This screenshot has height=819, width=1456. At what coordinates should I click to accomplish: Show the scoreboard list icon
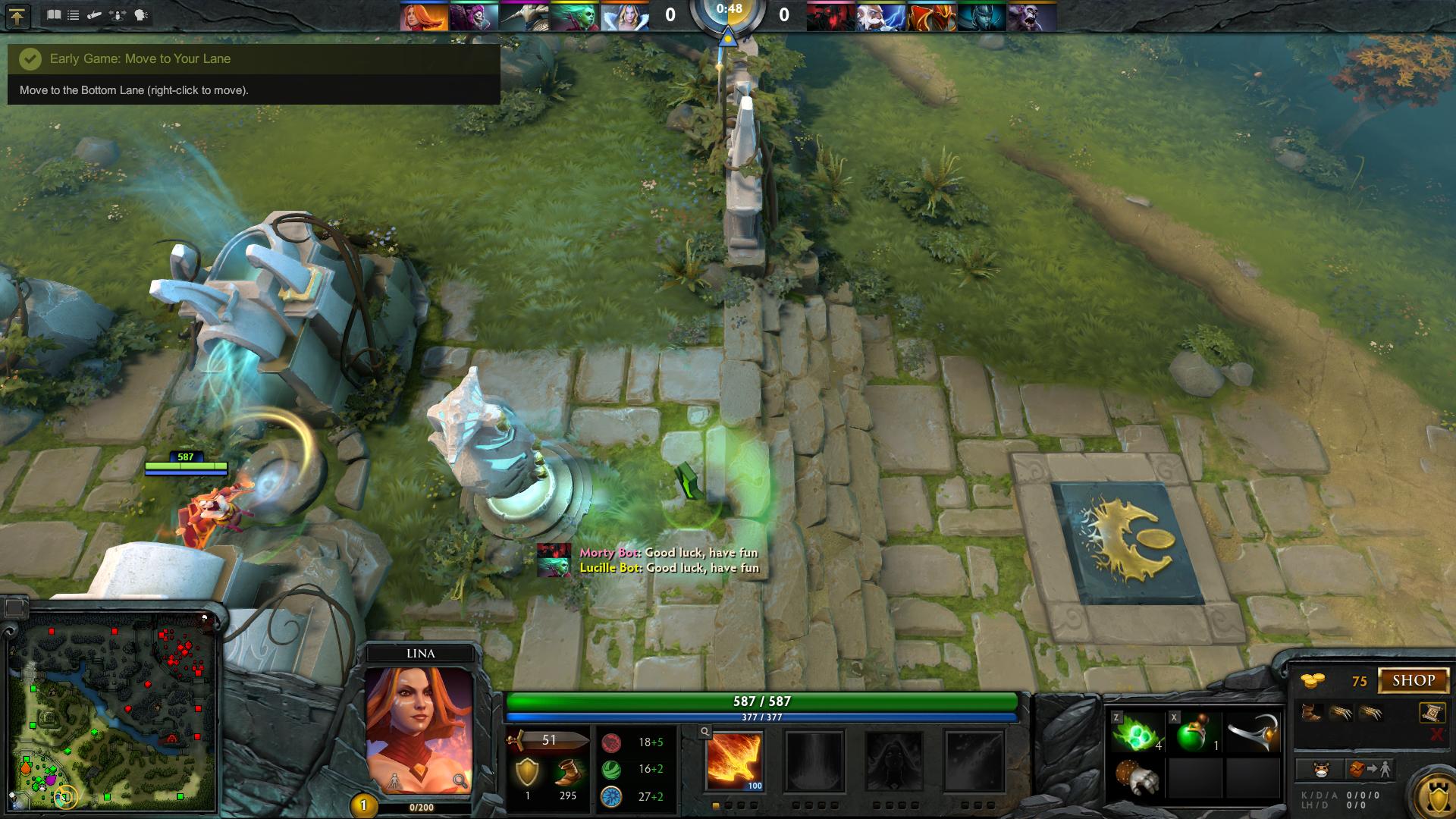click(x=74, y=15)
